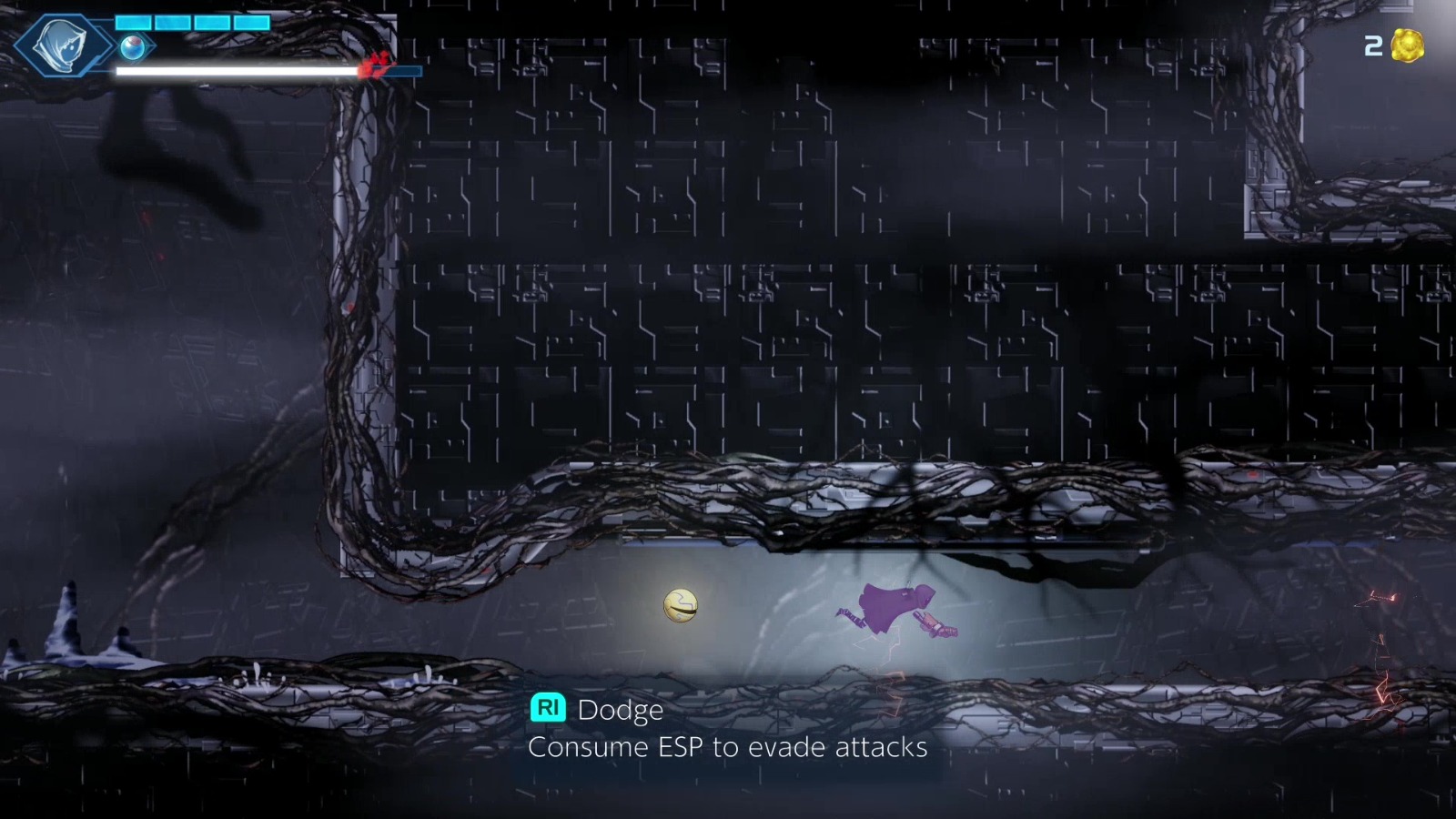Expand the currency counter display
The width and height of the screenshot is (1456, 819).
coord(1392,47)
